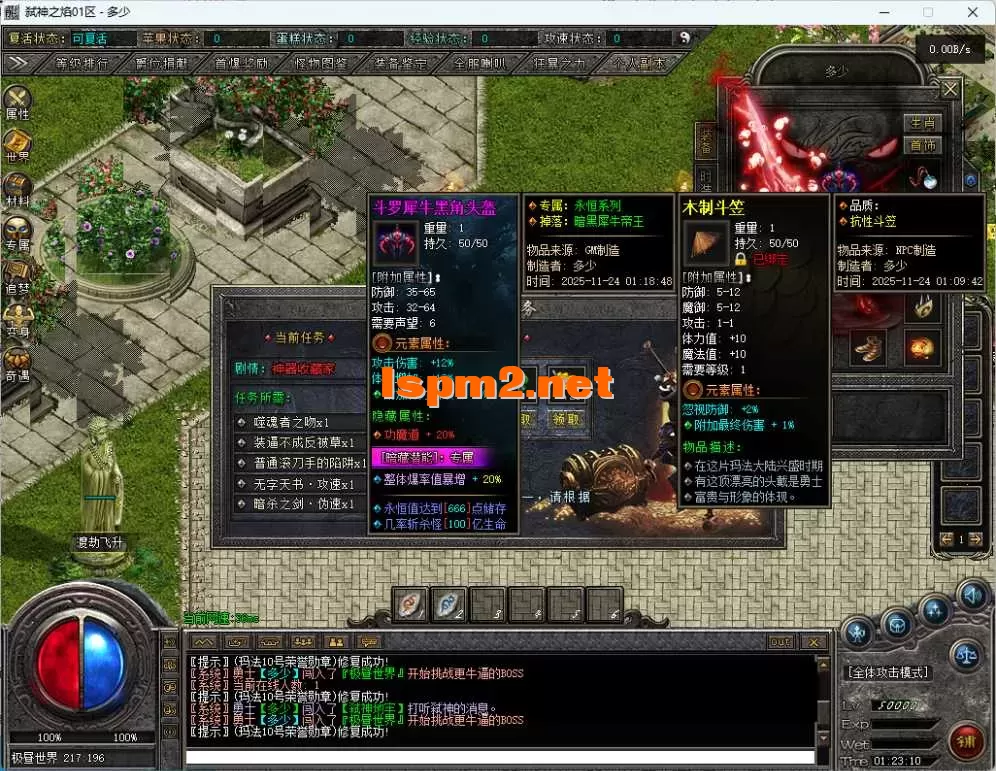The image size is (996, 771).
Task: Collapse the top menu with the double-arrow button
Action: click(17, 63)
